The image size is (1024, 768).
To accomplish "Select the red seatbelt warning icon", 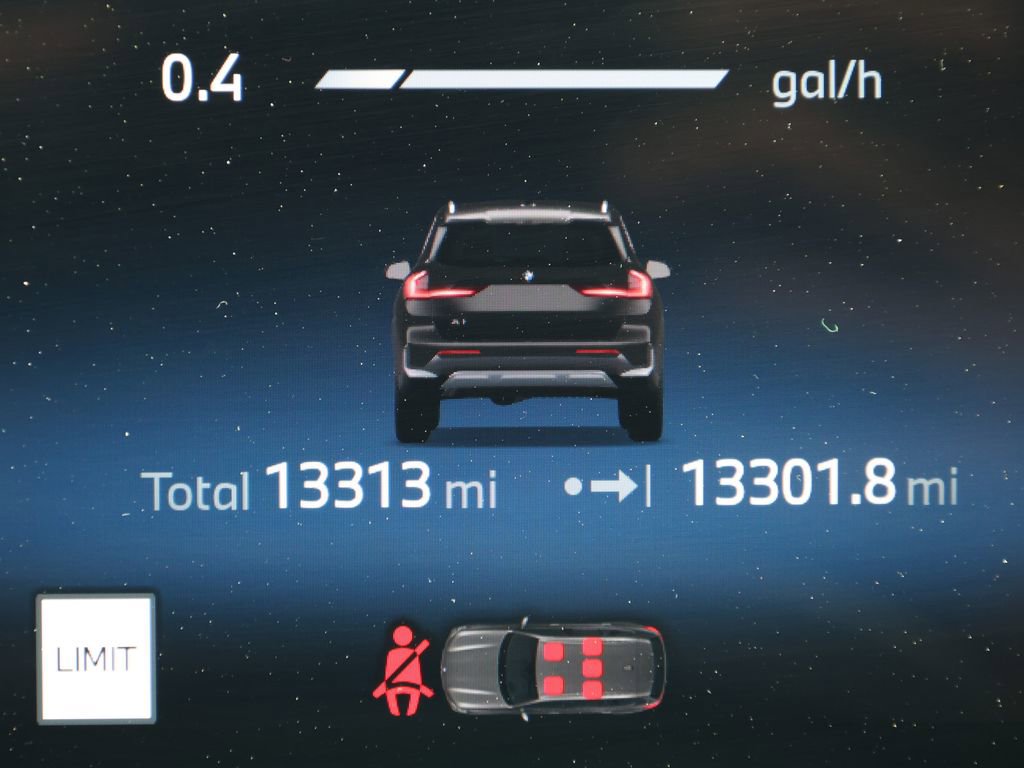I will click(x=404, y=668).
